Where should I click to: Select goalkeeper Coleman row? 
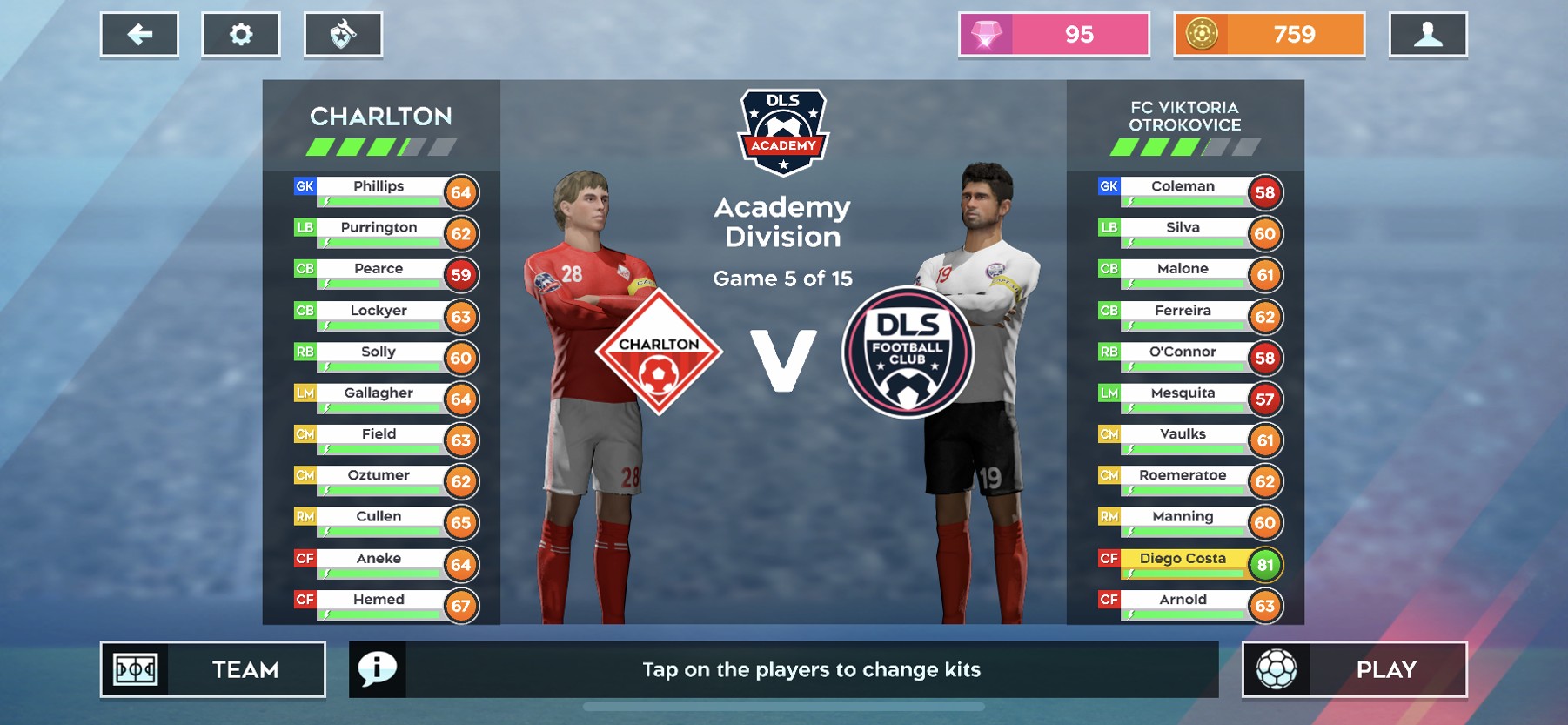(1183, 187)
